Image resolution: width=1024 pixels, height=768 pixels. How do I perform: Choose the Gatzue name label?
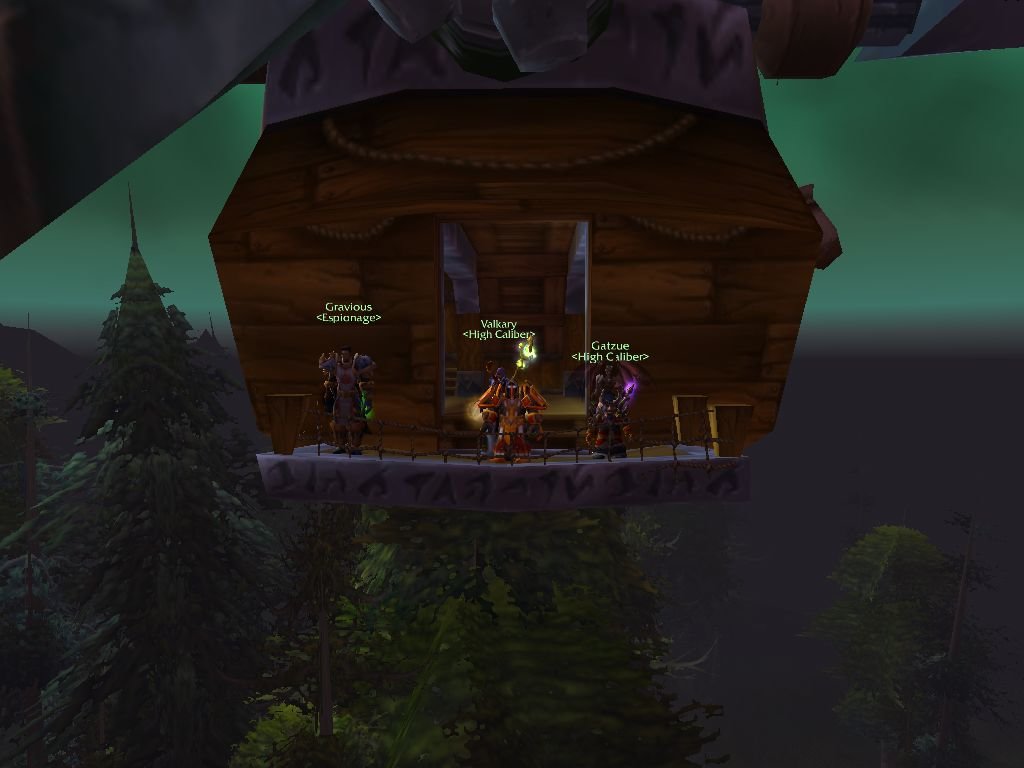pyautogui.click(x=609, y=346)
